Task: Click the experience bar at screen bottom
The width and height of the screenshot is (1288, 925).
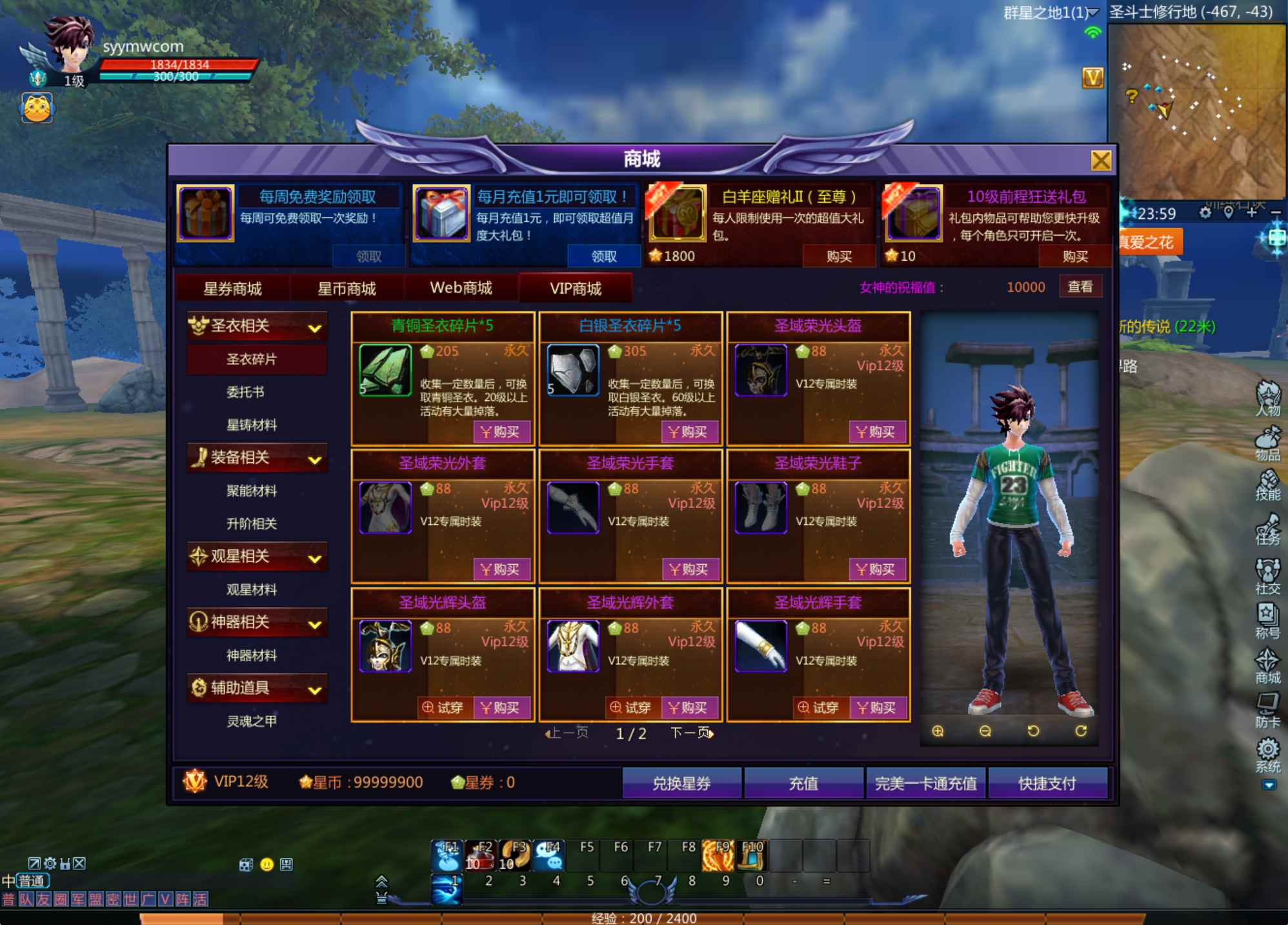Action: point(643,918)
